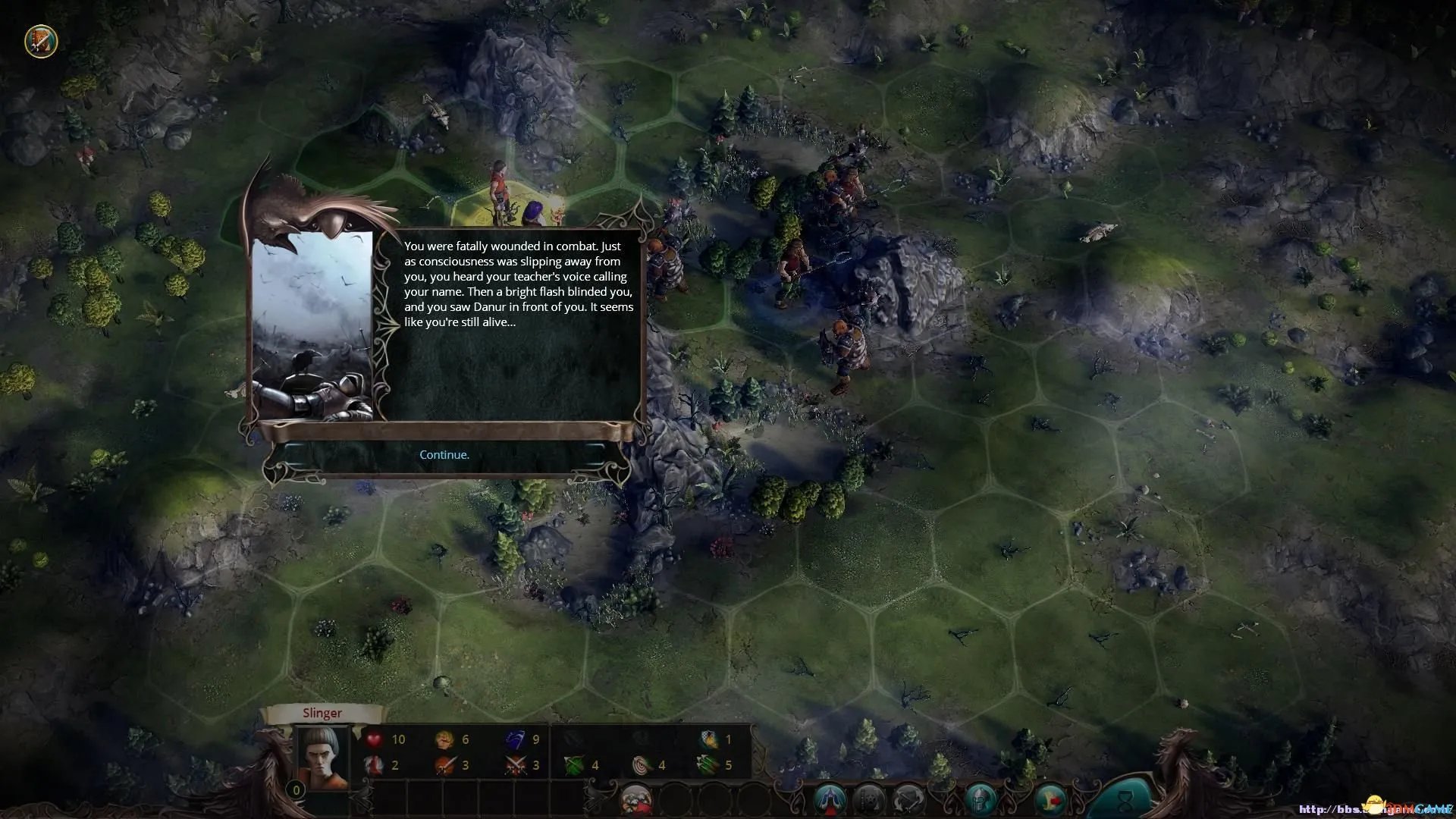Image resolution: width=1456 pixels, height=819 pixels.
Task: Continue past the fatal wound dialogue
Action: 444,455
